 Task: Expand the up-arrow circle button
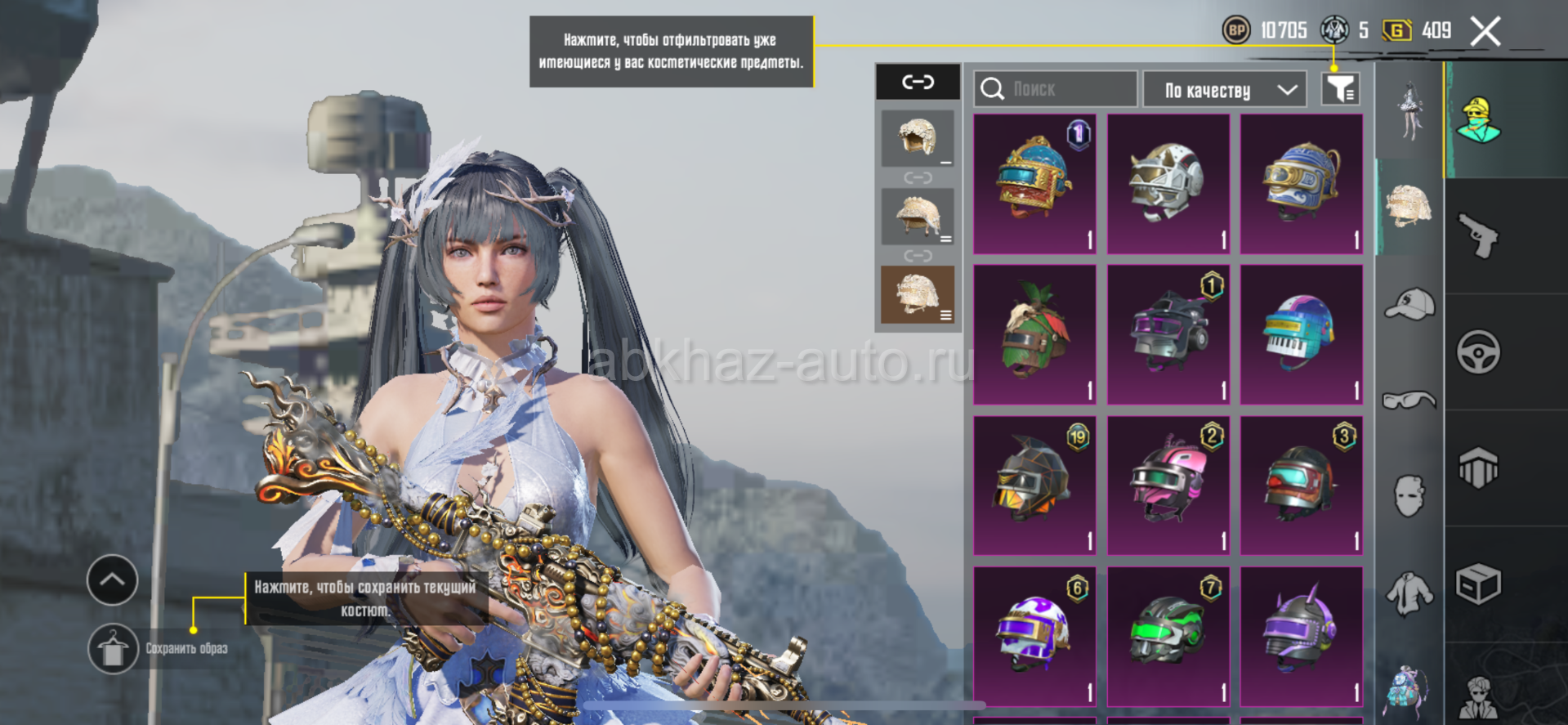point(112,580)
